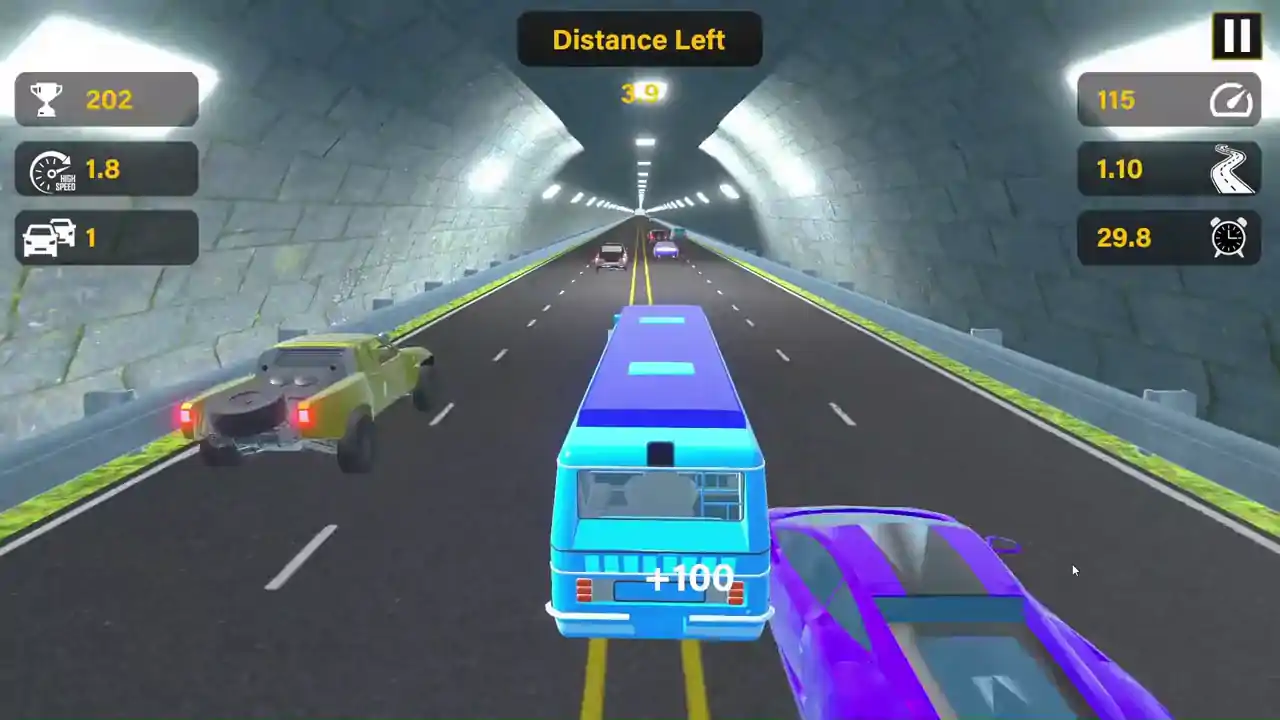Pause the game with the pause button
The image size is (1280, 720).
point(1237,36)
